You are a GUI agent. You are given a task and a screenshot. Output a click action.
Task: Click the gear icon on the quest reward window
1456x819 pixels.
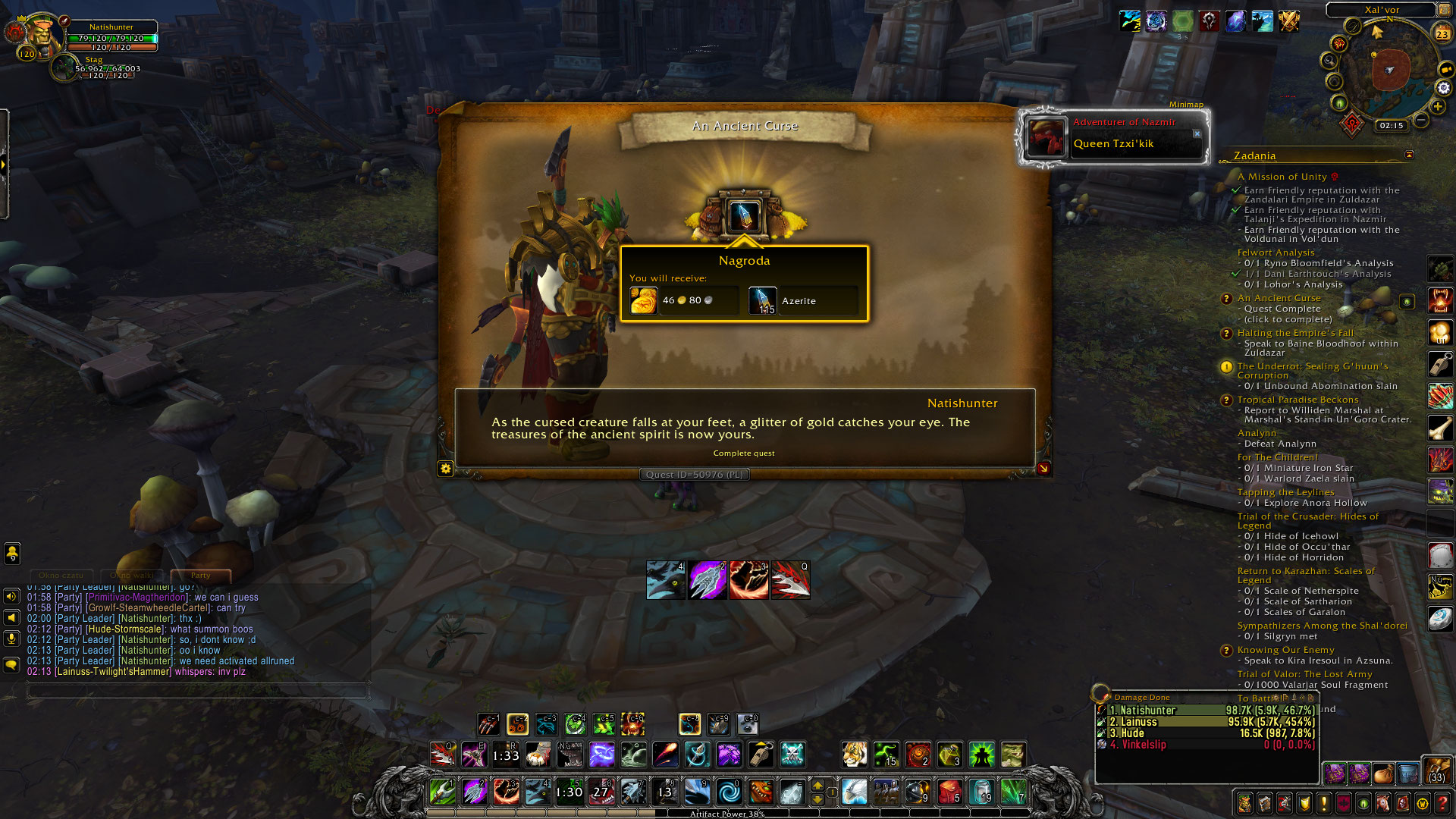pyautogui.click(x=447, y=469)
